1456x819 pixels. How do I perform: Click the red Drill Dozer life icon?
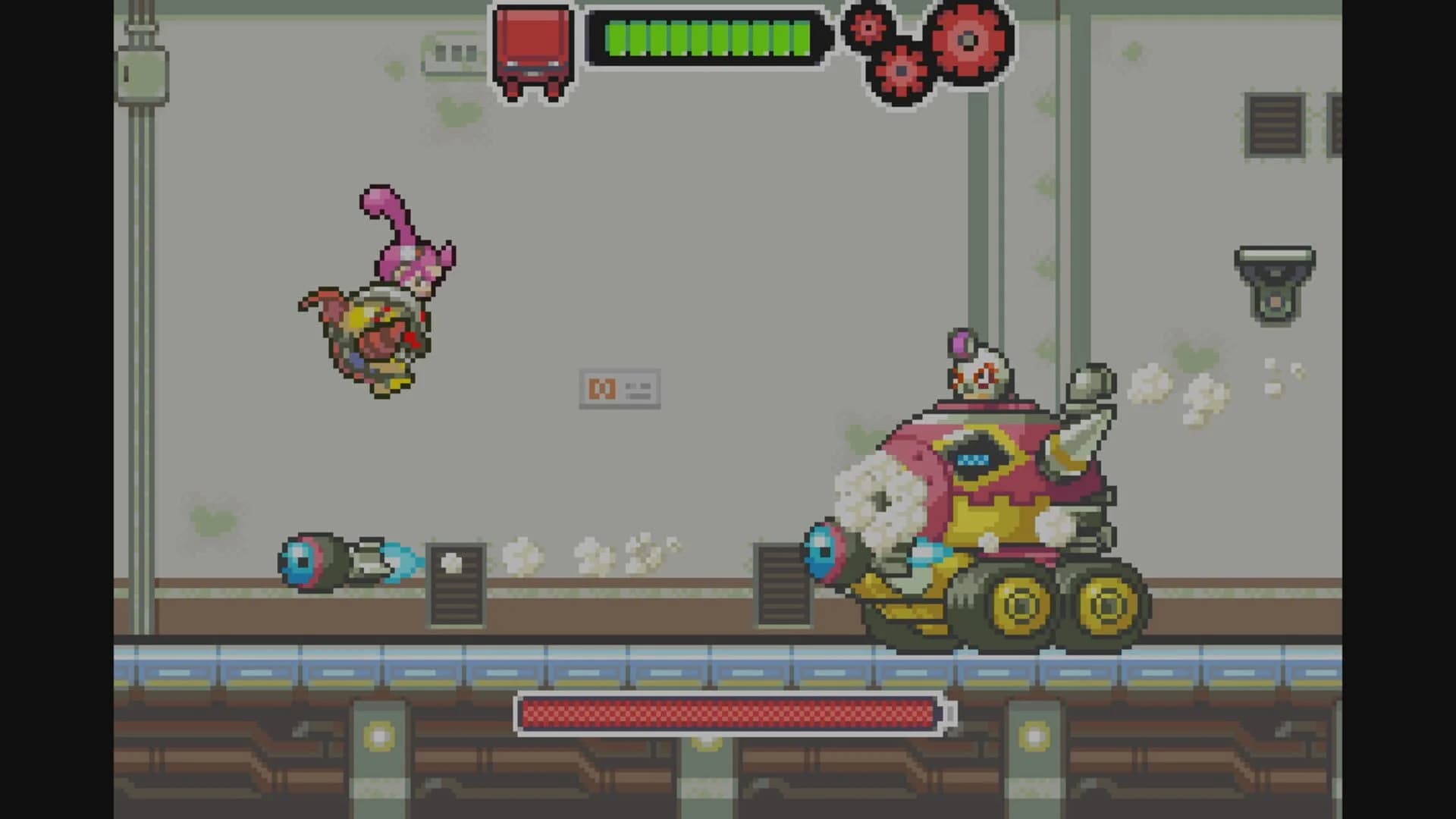click(x=531, y=45)
